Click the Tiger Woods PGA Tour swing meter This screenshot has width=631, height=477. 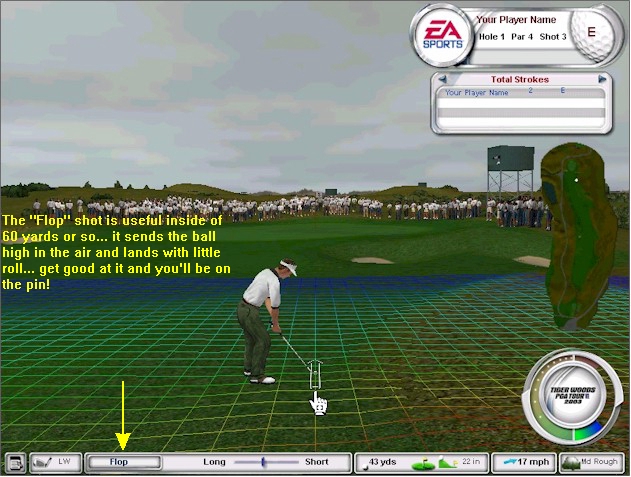pos(574,396)
